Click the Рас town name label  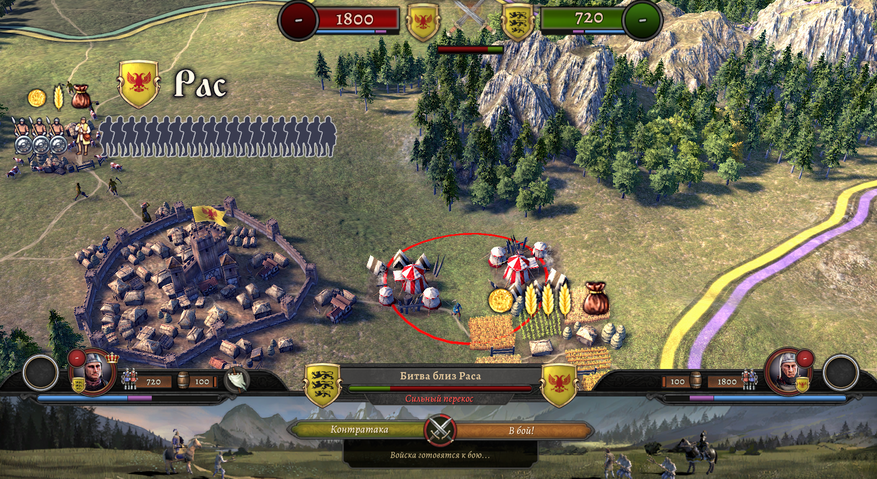click(200, 85)
